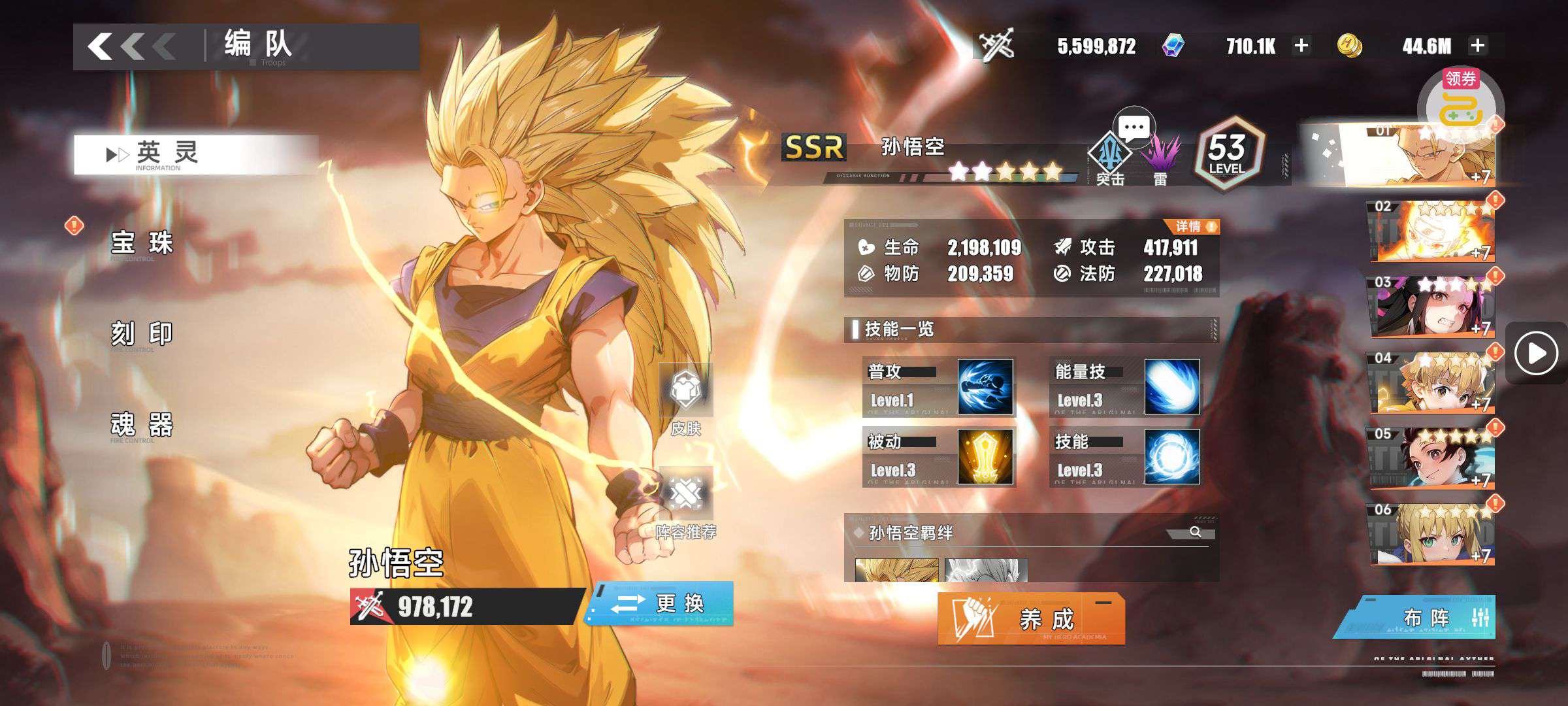Open the 皮肤 skin menu
The image size is (1568, 706).
685,399
